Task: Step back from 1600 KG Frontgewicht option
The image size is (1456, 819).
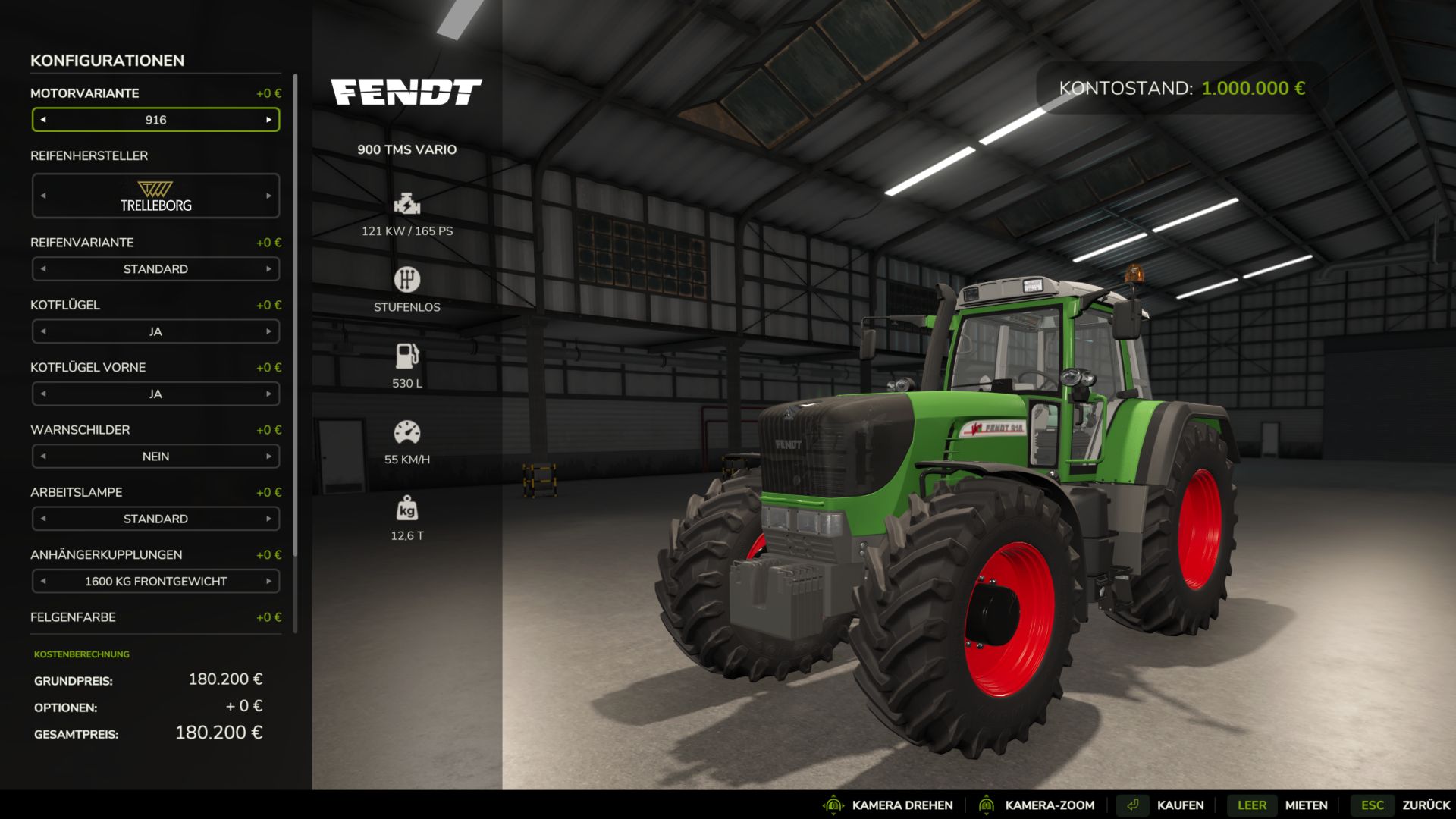Action: pos(43,582)
